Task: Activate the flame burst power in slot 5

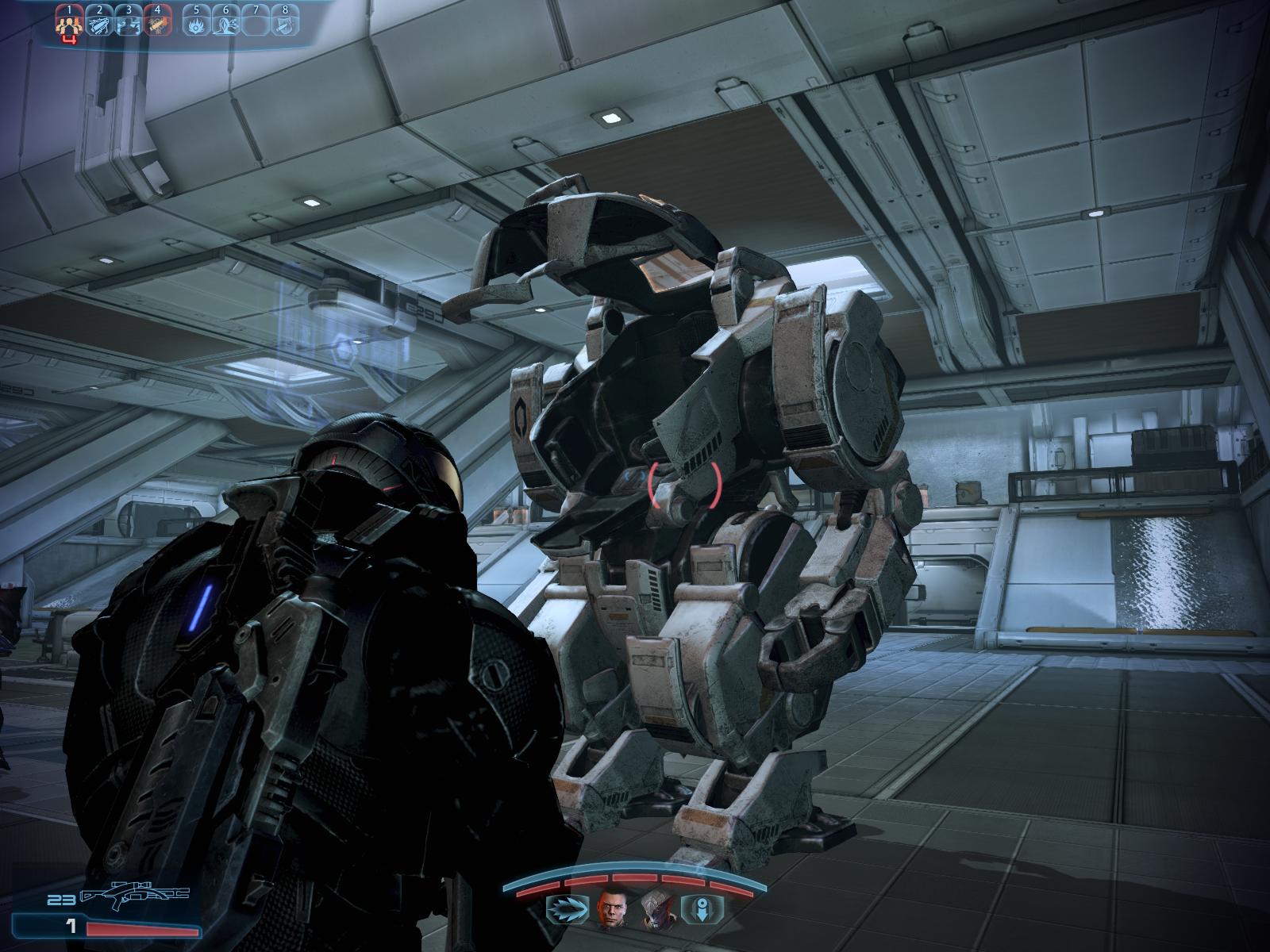Action: point(197,25)
